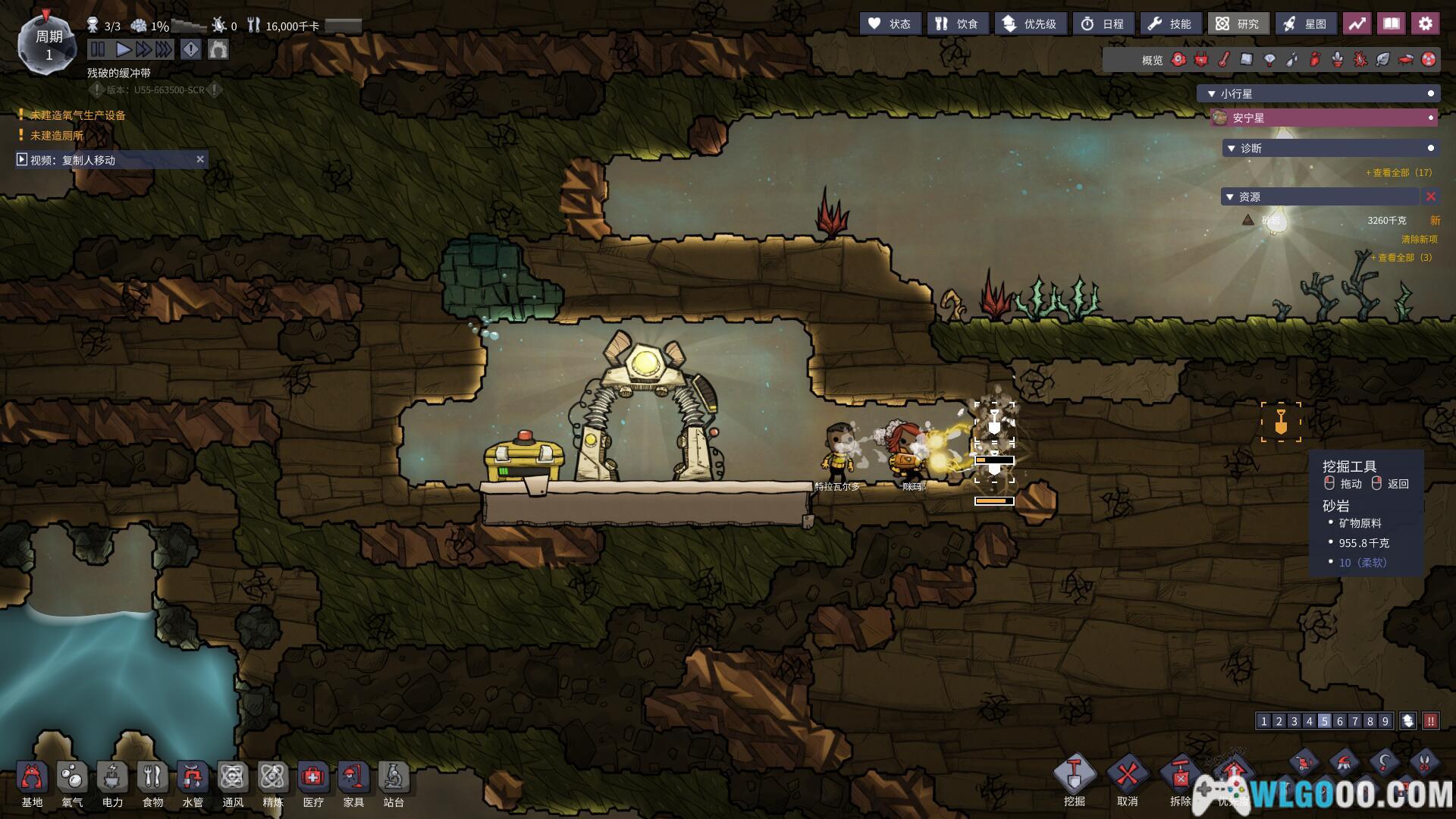Screen dimensions: 1456x819
Task: Open the 日程 schedule screen
Action: 1103,24
